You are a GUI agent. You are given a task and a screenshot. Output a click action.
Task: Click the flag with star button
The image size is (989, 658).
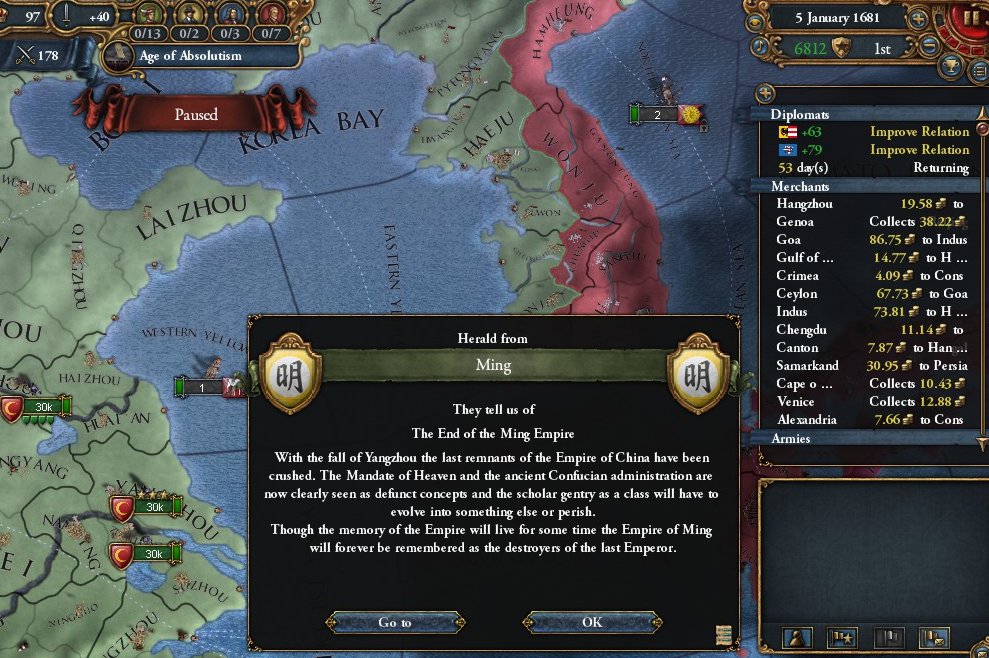coord(842,636)
